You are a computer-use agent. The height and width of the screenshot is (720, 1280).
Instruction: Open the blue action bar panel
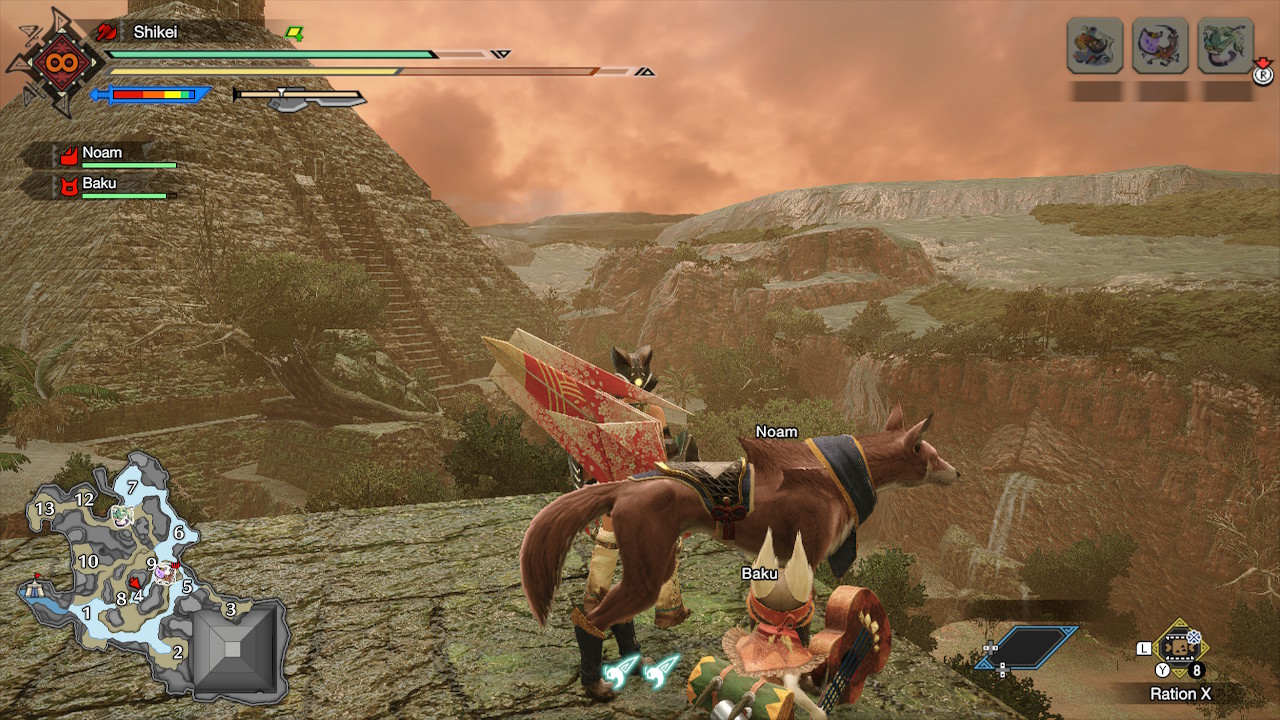pos(1029,647)
